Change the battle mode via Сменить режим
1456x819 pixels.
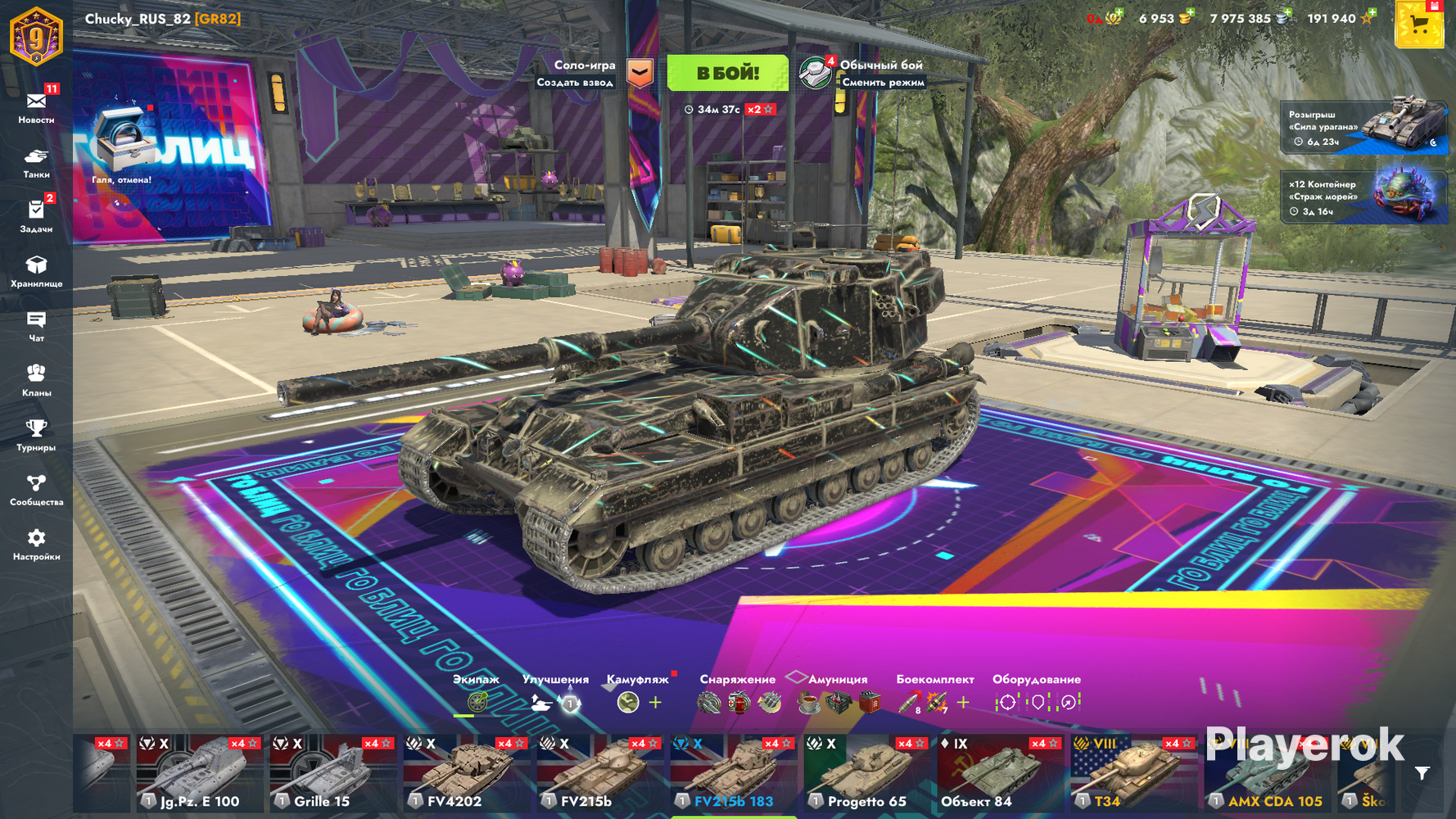pos(882,82)
